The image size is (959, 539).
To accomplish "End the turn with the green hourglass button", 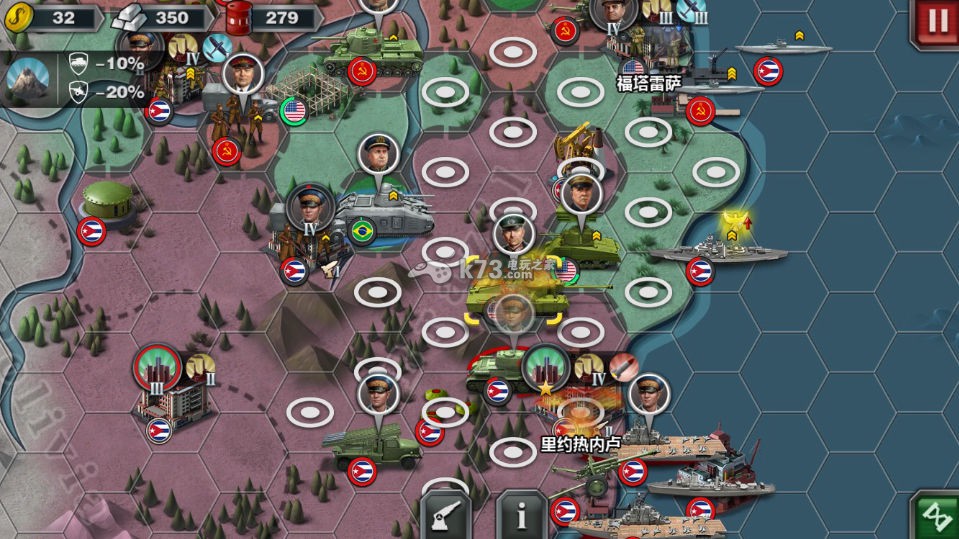I will pos(935,513).
